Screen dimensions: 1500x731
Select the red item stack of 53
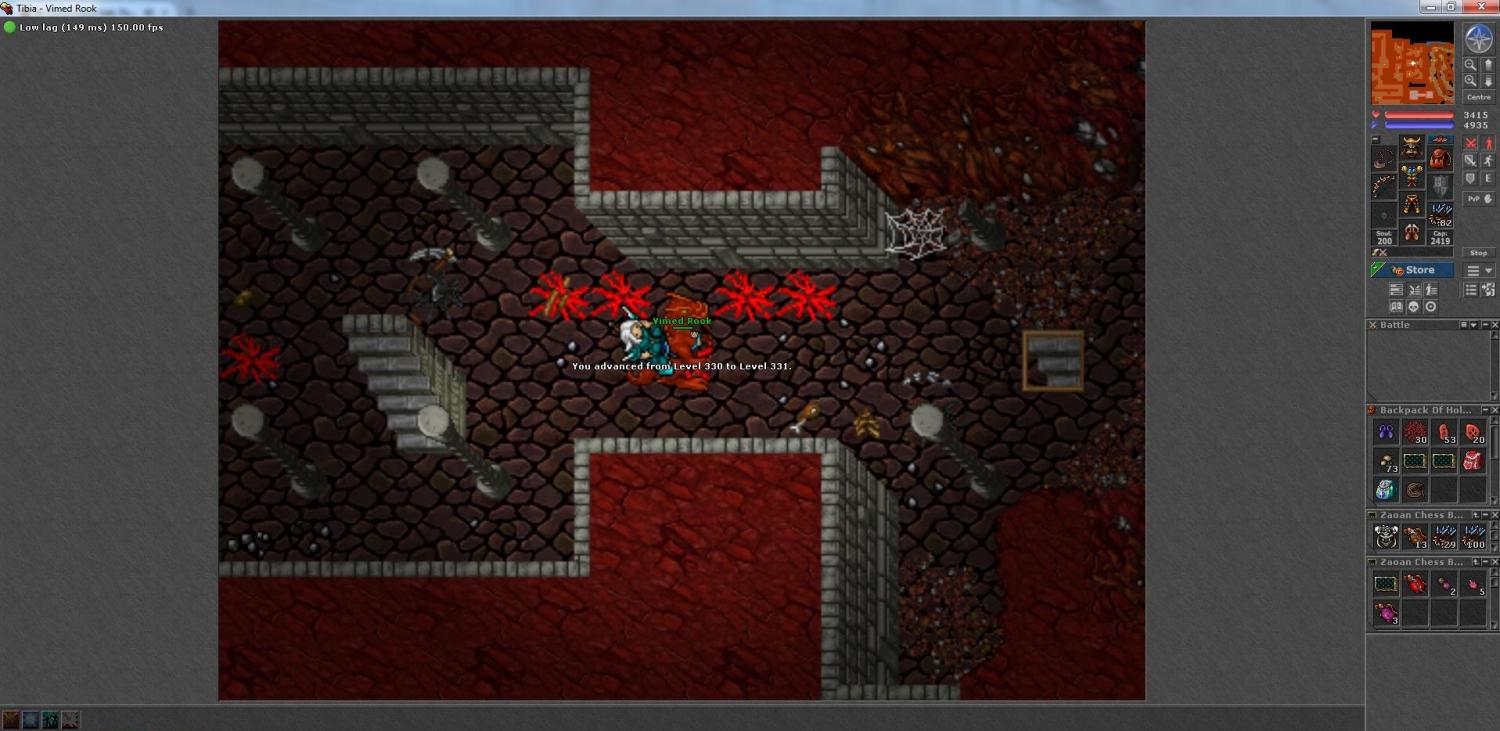(1444, 433)
